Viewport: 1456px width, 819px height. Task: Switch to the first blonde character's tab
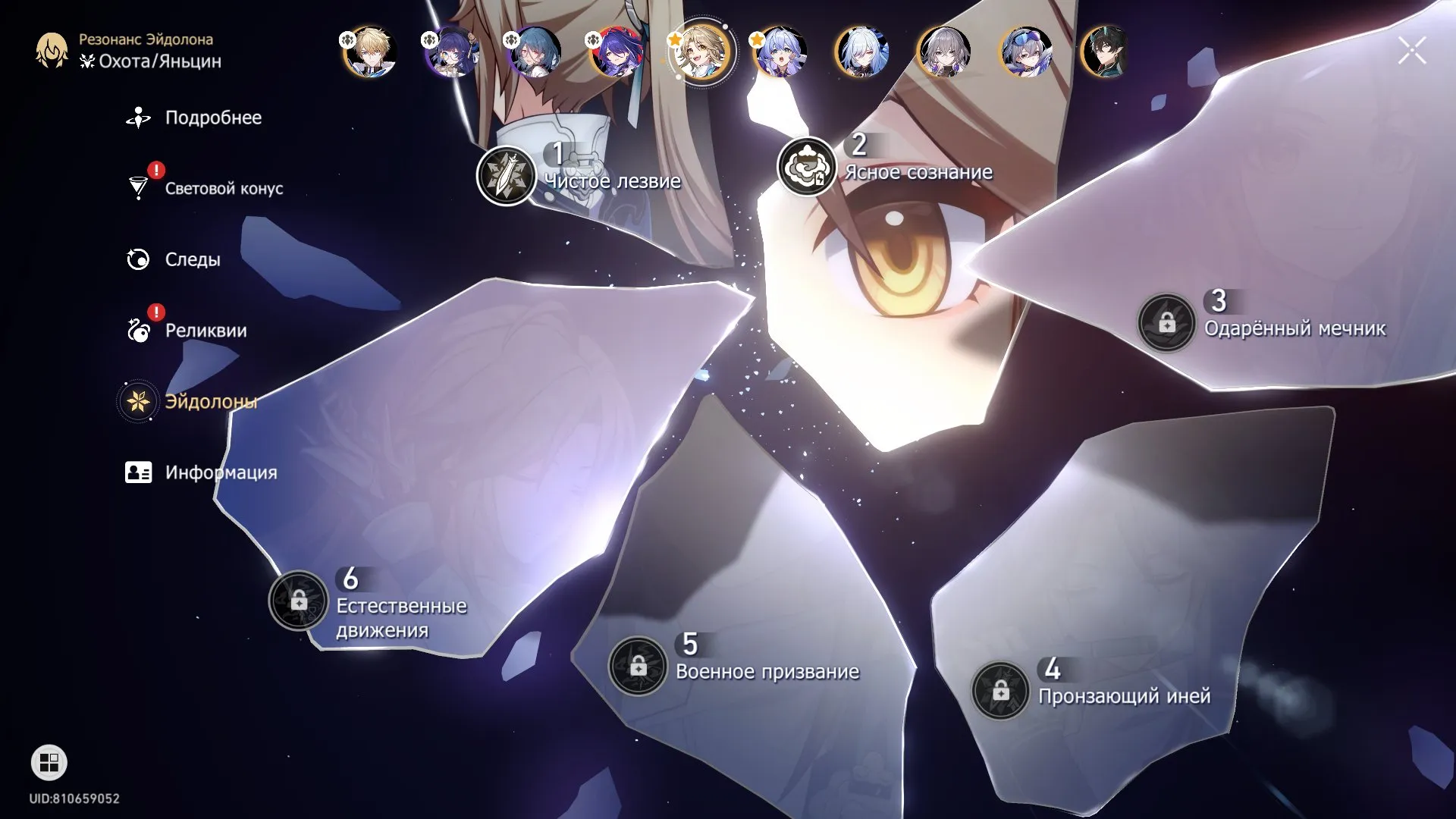(x=369, y=53)
